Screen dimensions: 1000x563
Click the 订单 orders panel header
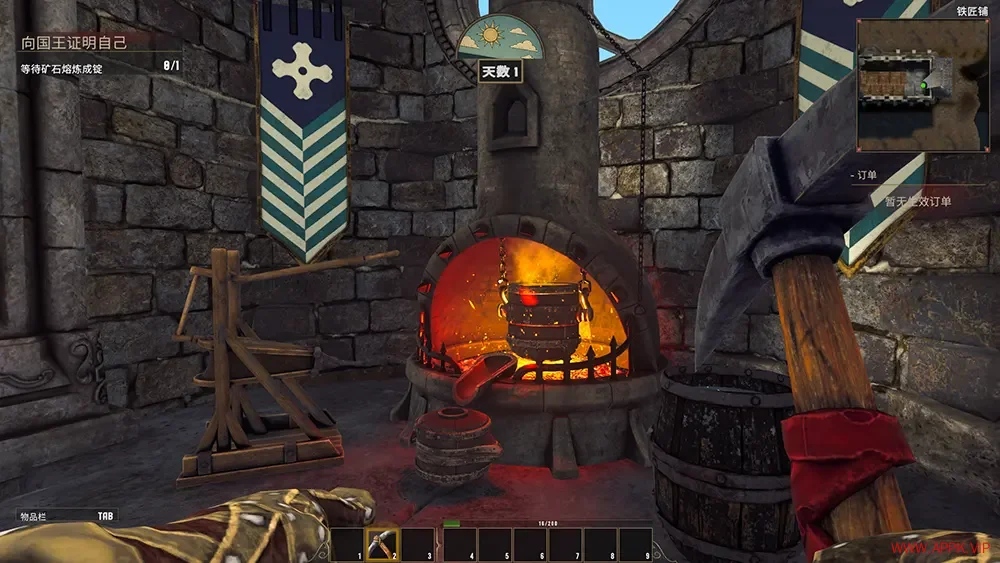(x=868, y=174)
